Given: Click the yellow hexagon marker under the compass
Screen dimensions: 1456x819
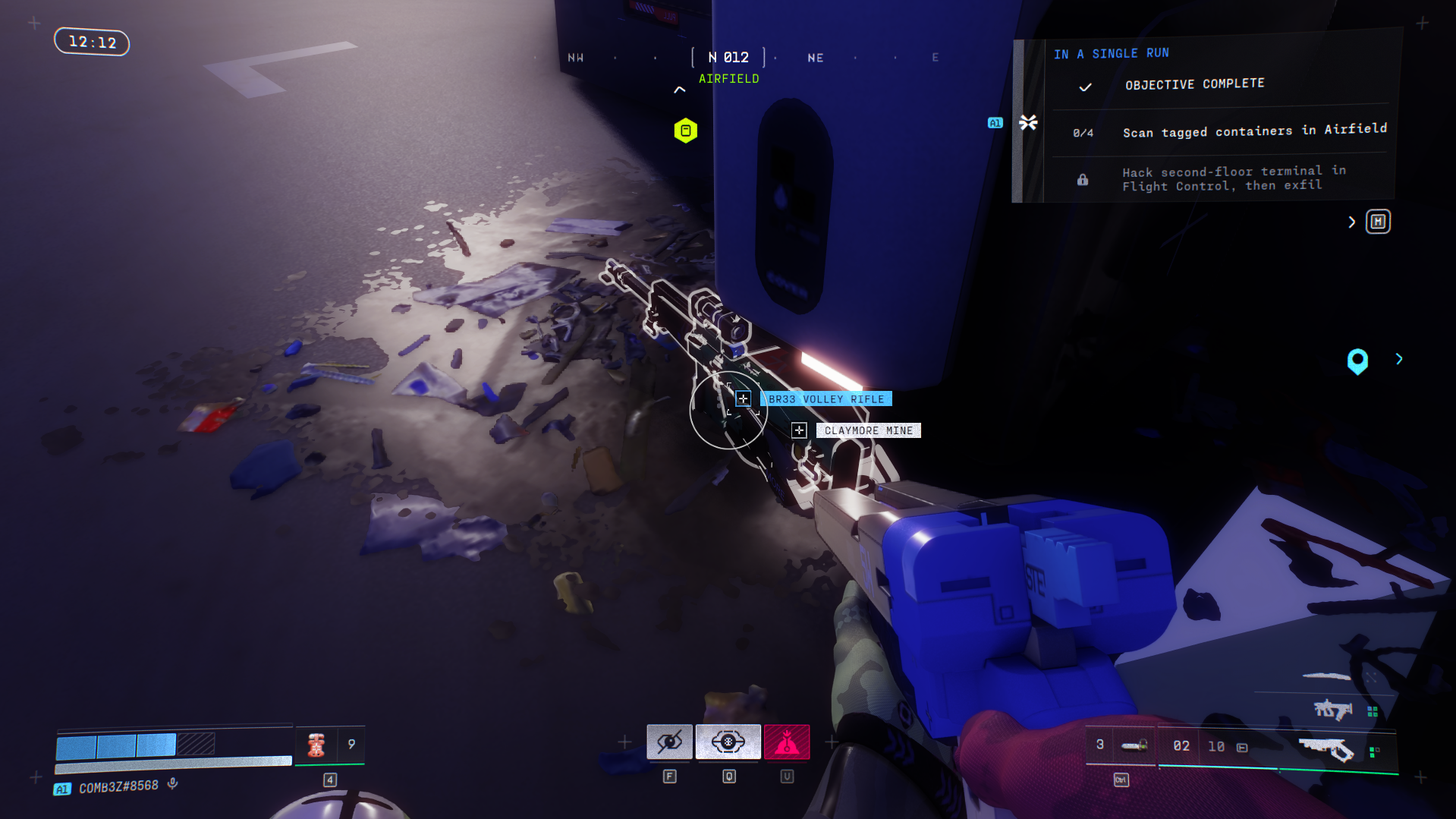Looking at the screenshot, I should (685, 131).
